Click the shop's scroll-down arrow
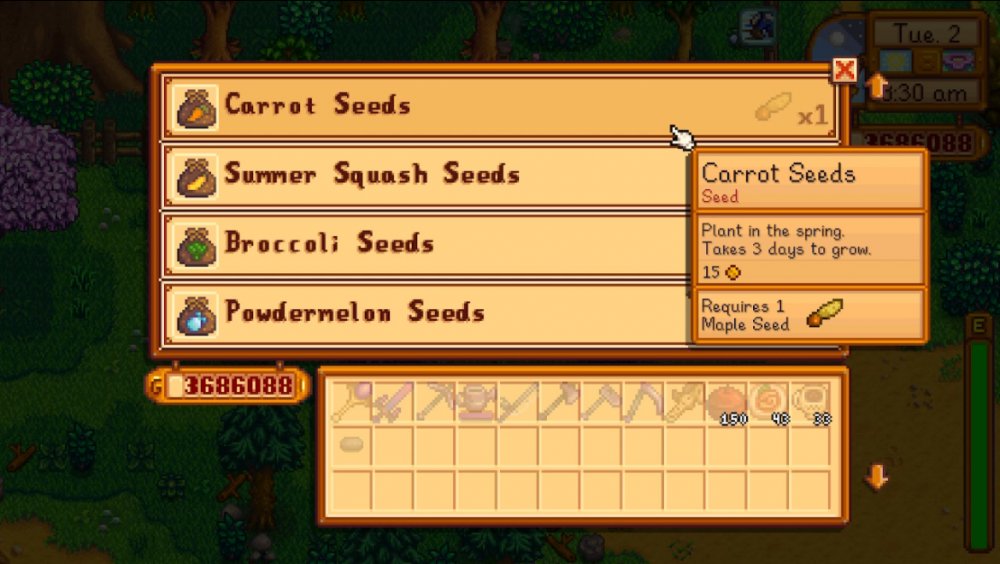1000x564 pixels. [x=877, y=478]
